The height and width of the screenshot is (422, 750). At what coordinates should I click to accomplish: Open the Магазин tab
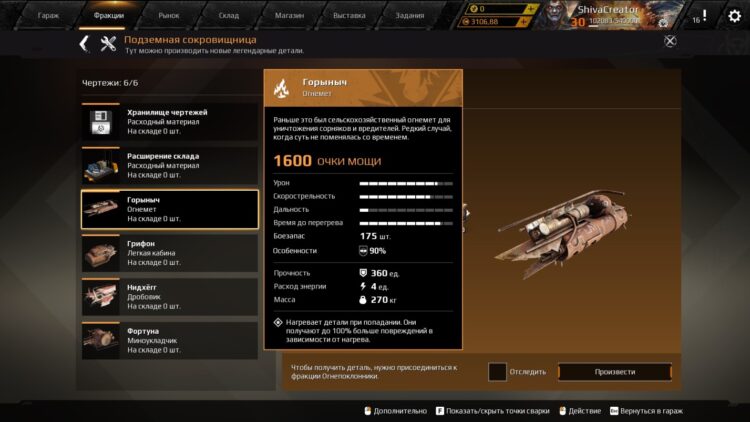point(290,16)
